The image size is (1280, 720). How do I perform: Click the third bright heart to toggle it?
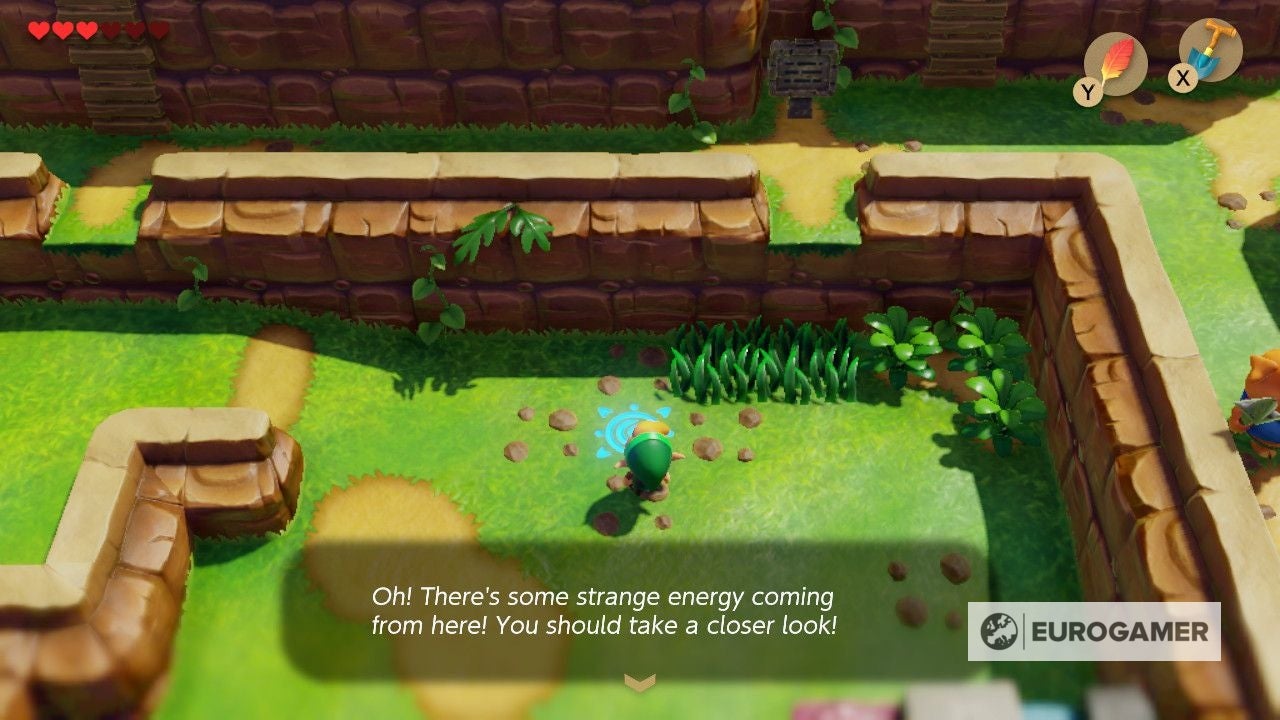(86, 30)
